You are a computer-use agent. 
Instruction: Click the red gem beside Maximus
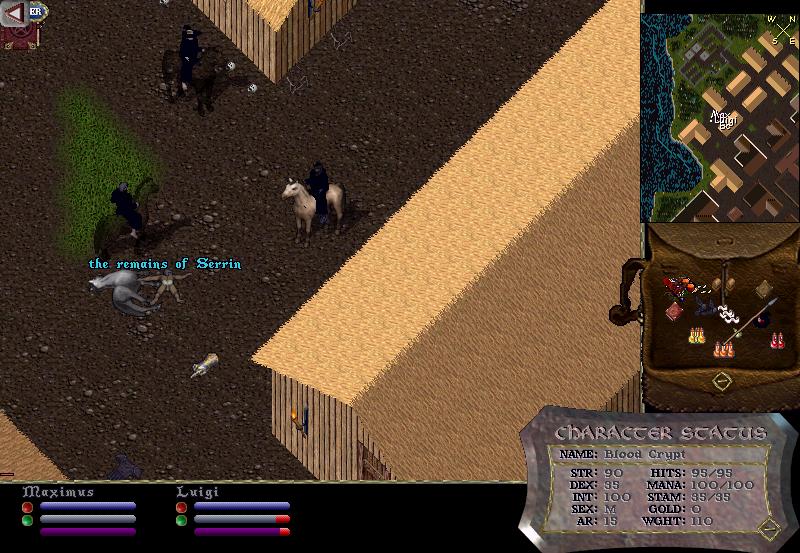pos(27,508)
